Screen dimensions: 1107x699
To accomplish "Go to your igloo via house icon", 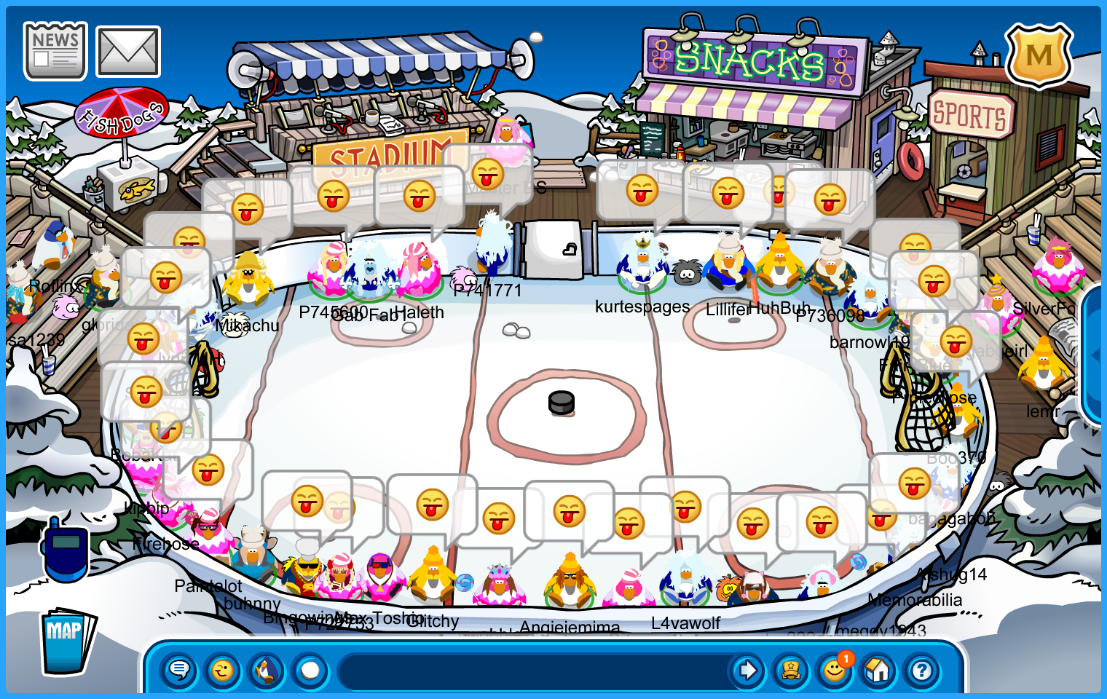I will (x=877, y=670).
